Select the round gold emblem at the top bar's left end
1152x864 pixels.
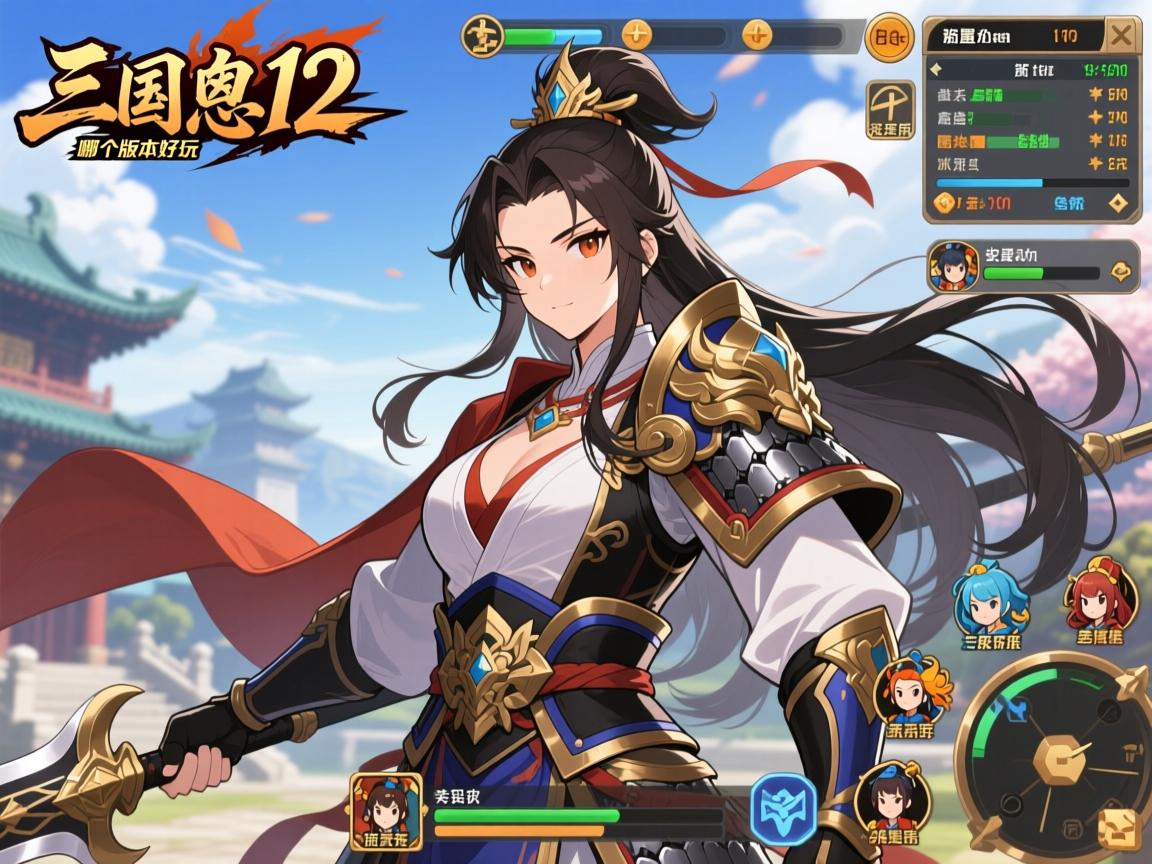tap(480, 36)
